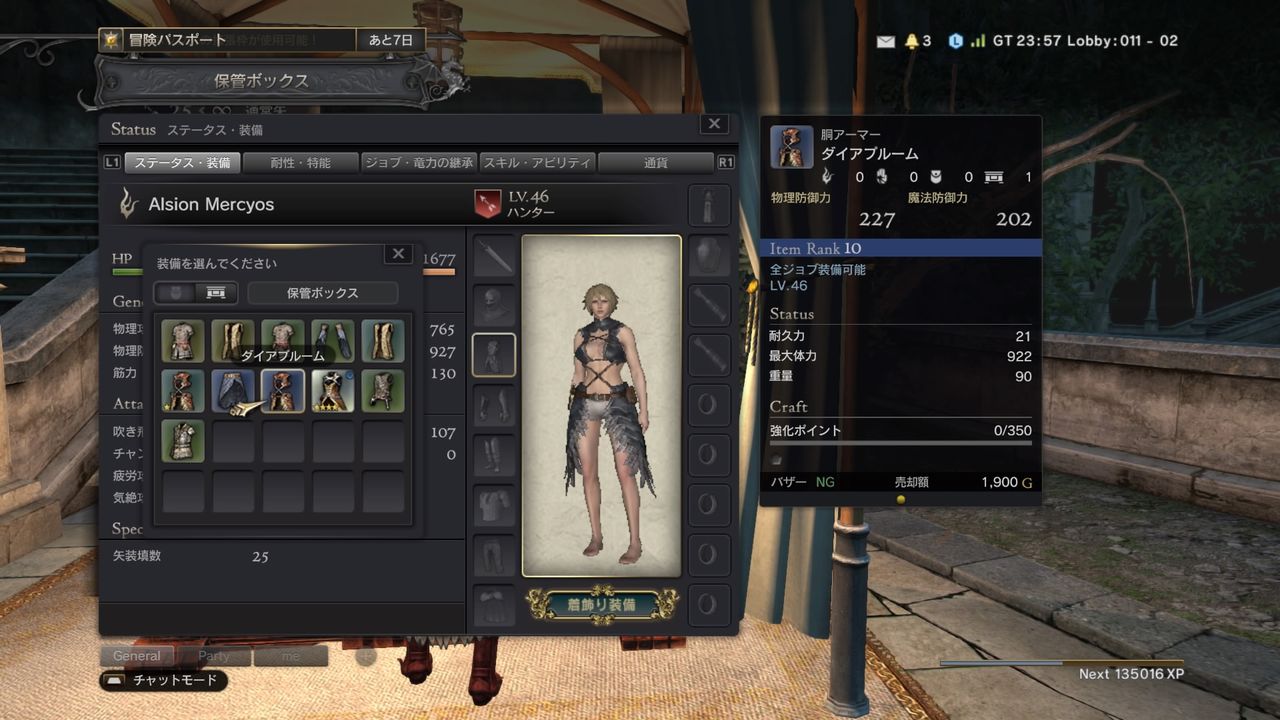Viewport: 1280px width, 720px height.
Task: Select the ダイアブルーム armor thumbnail
Action: point(283,390)
